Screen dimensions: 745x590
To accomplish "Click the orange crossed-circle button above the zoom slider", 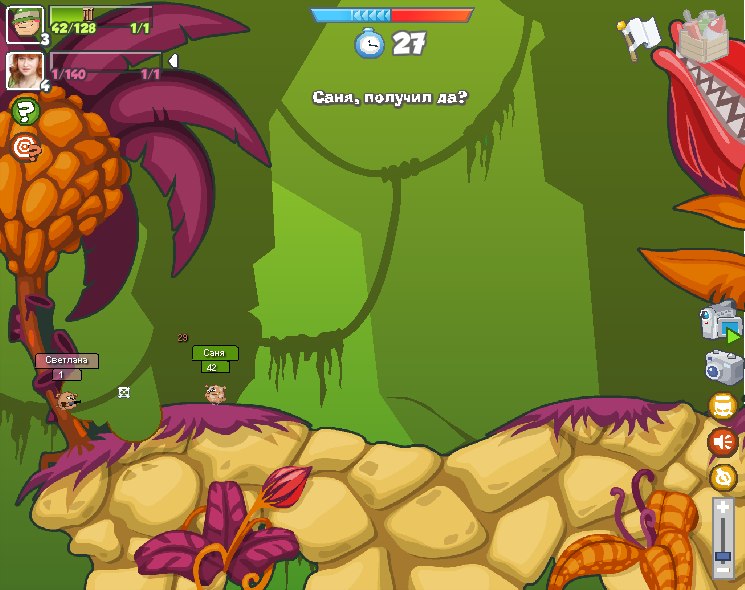I will [723, 477].
